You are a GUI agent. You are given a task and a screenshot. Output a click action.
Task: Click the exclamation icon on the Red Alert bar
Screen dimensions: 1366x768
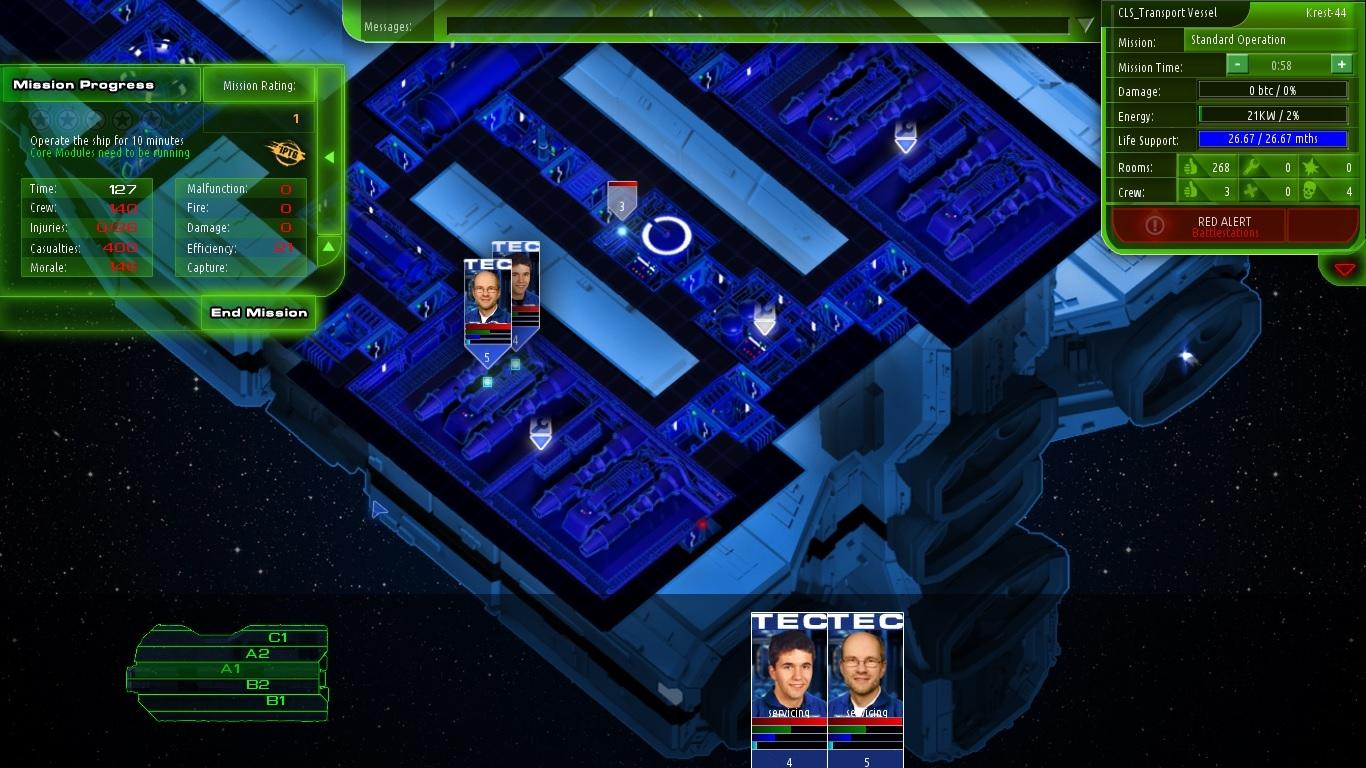click(x=1155, y=224)
